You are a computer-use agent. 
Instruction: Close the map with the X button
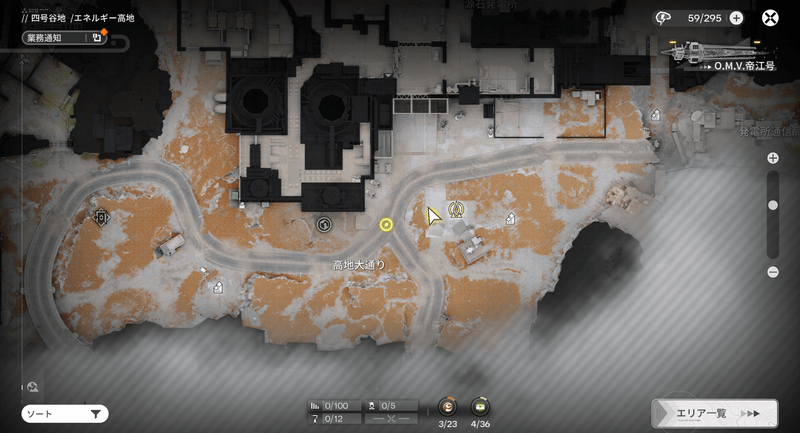click(x=771, y=17)
